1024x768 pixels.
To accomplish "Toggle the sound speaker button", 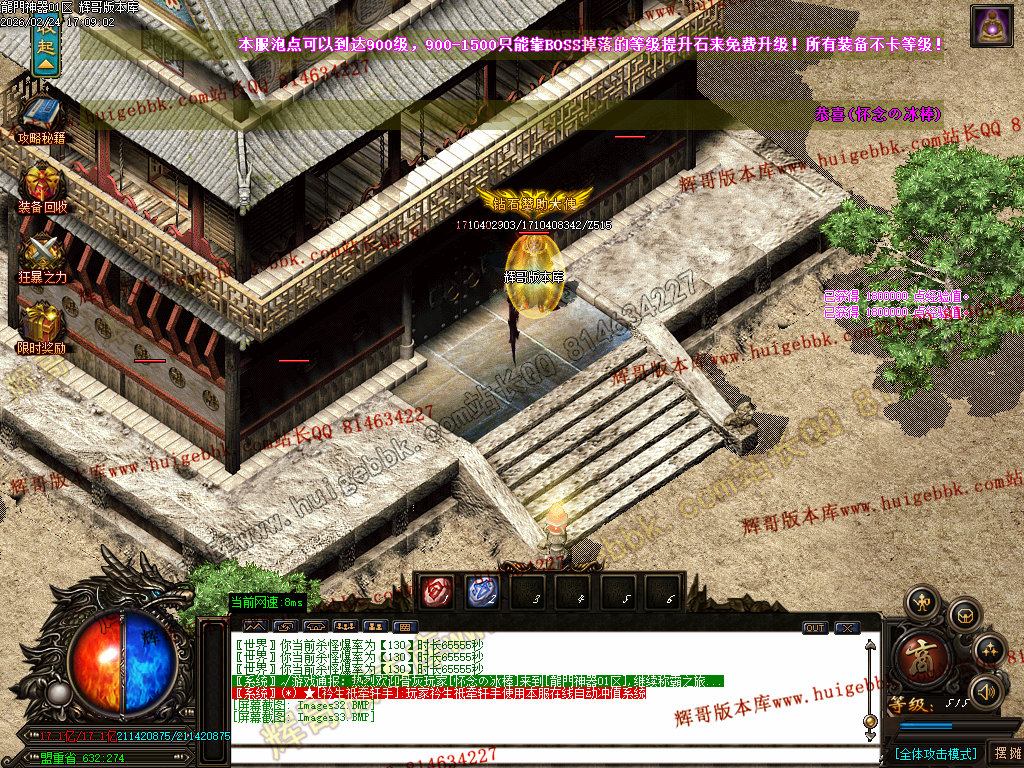I will click(x=987, y=690).
